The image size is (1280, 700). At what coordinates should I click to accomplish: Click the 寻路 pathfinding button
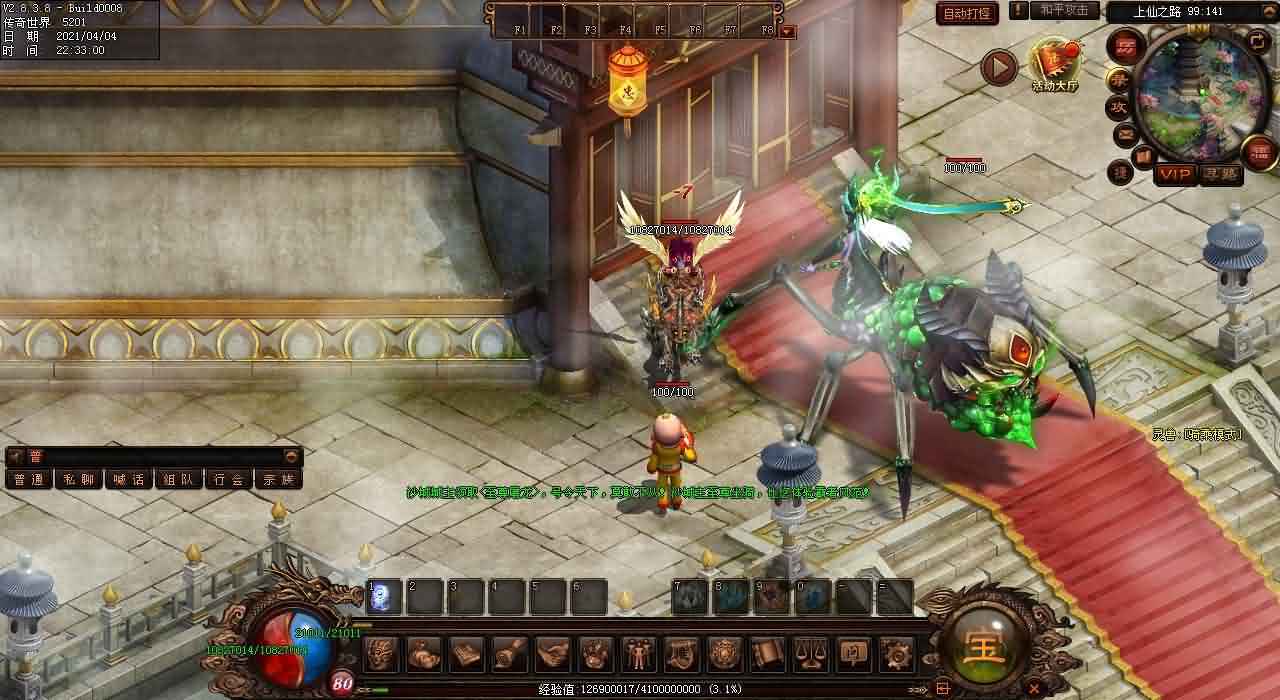1221,174
